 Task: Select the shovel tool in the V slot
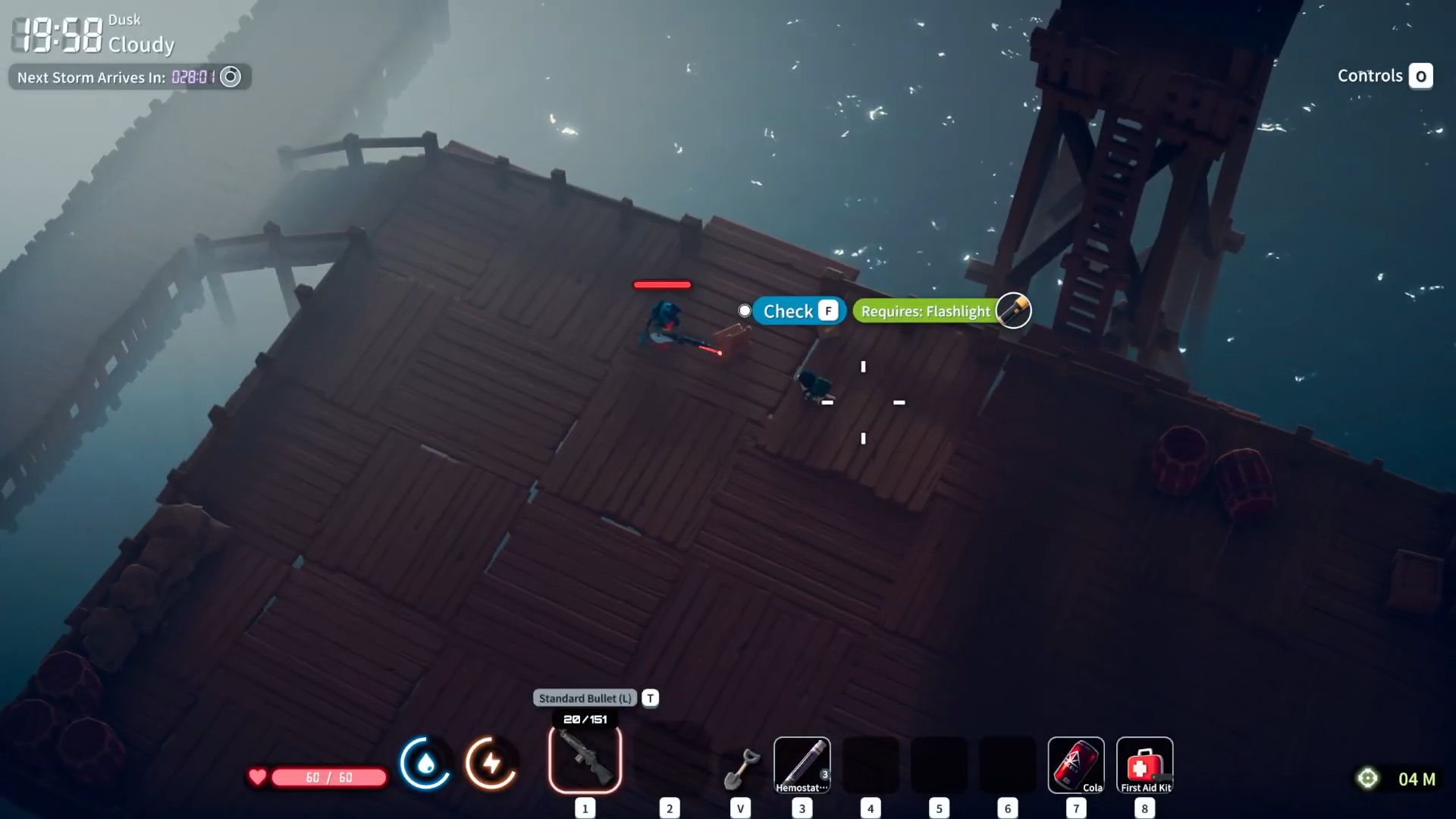click(x=739, y=764)
